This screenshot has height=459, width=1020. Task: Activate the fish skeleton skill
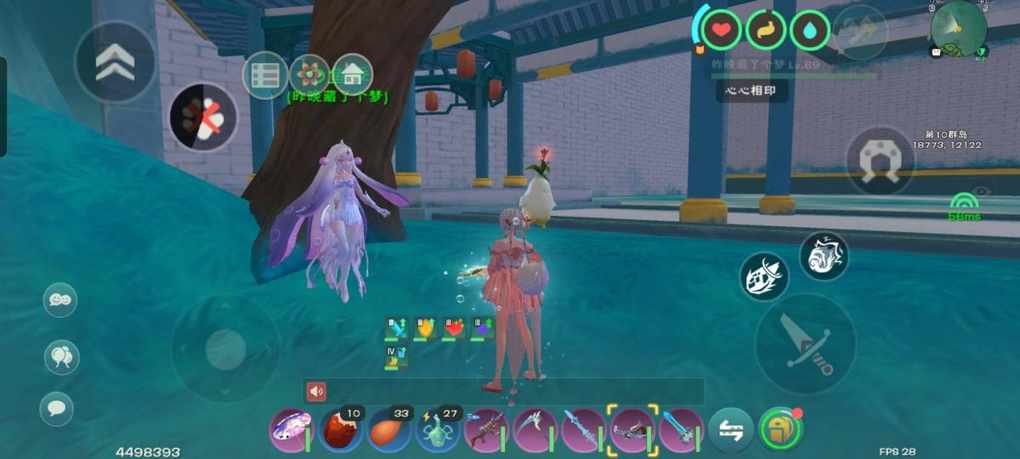(x=764, y=276)
